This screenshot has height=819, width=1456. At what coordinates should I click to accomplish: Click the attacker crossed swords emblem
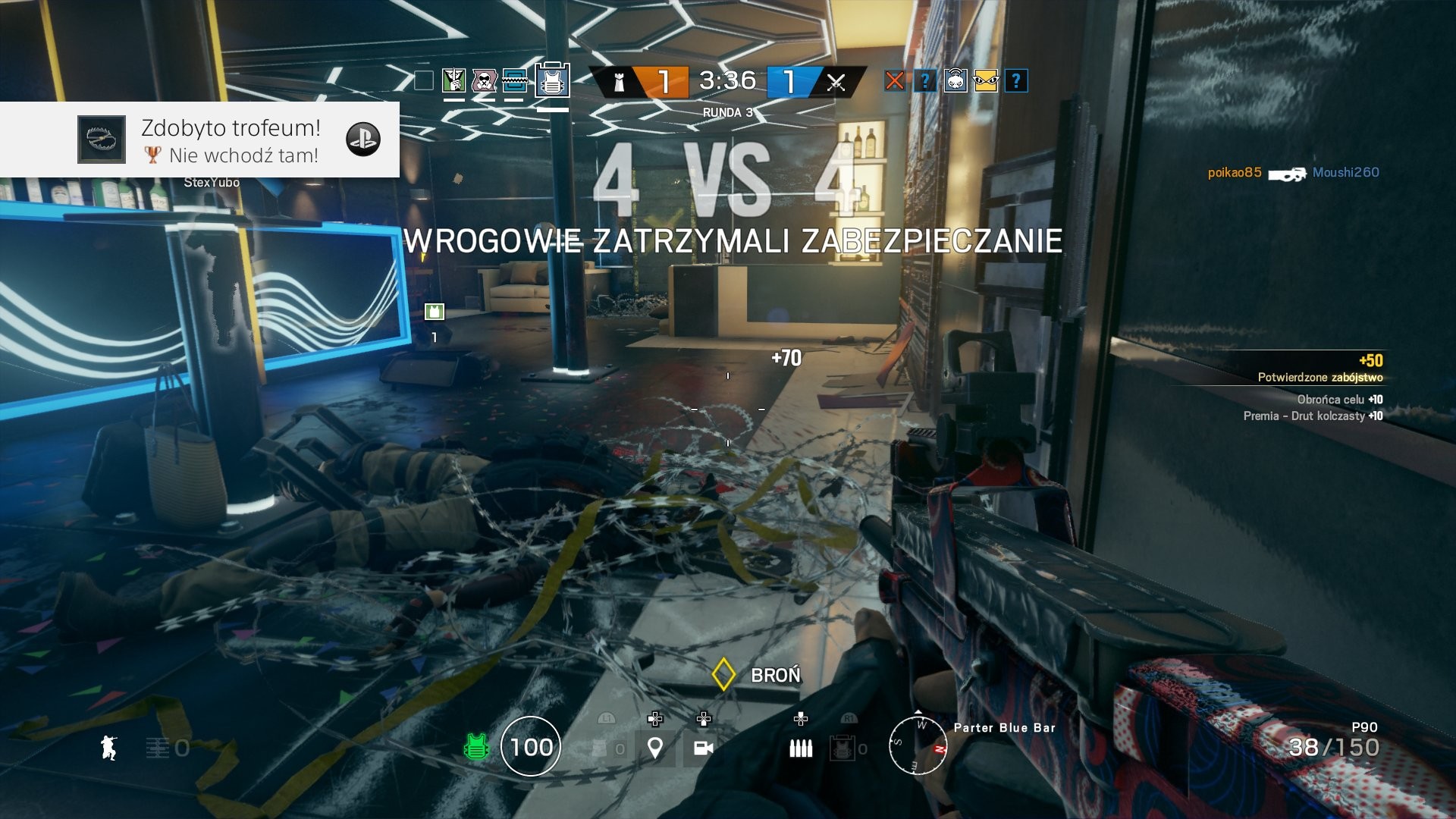(836, 82)
